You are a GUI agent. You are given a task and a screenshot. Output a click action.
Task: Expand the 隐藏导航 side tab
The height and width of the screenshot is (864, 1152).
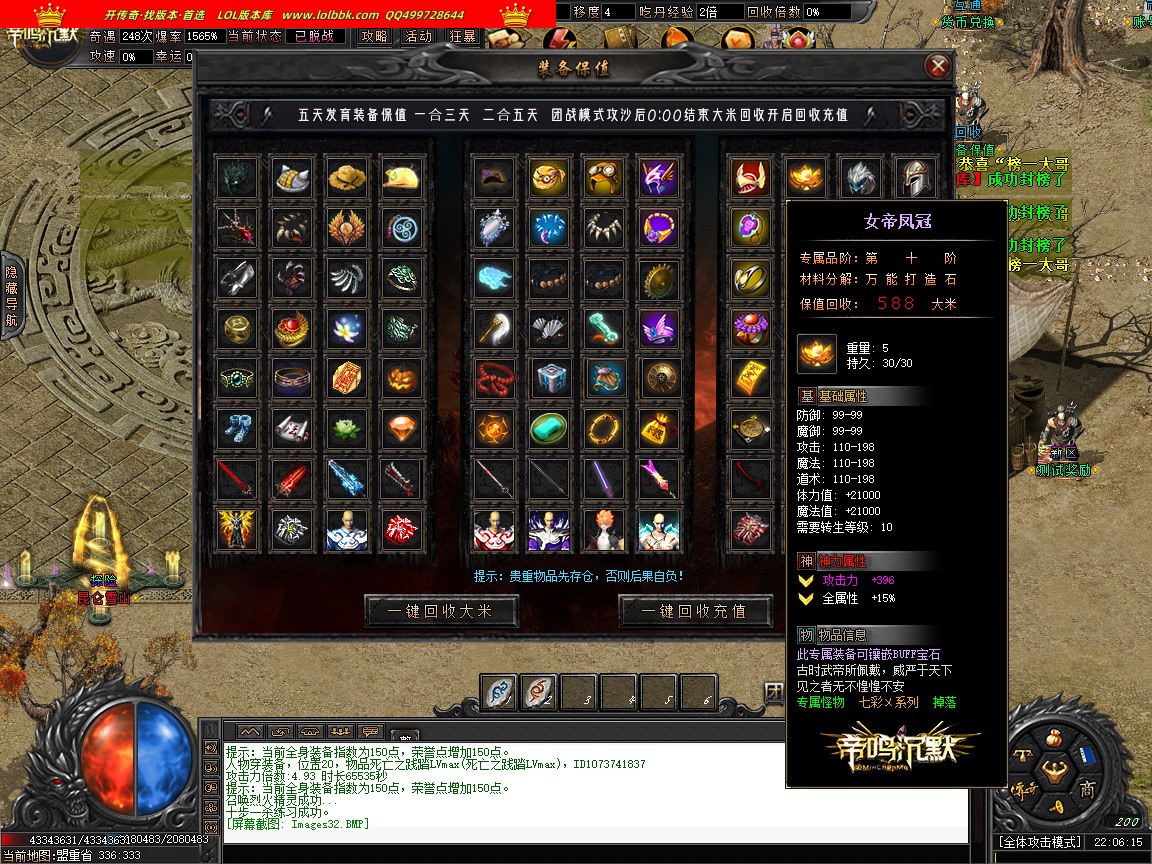pyautogui.click(x=11, y=296)
